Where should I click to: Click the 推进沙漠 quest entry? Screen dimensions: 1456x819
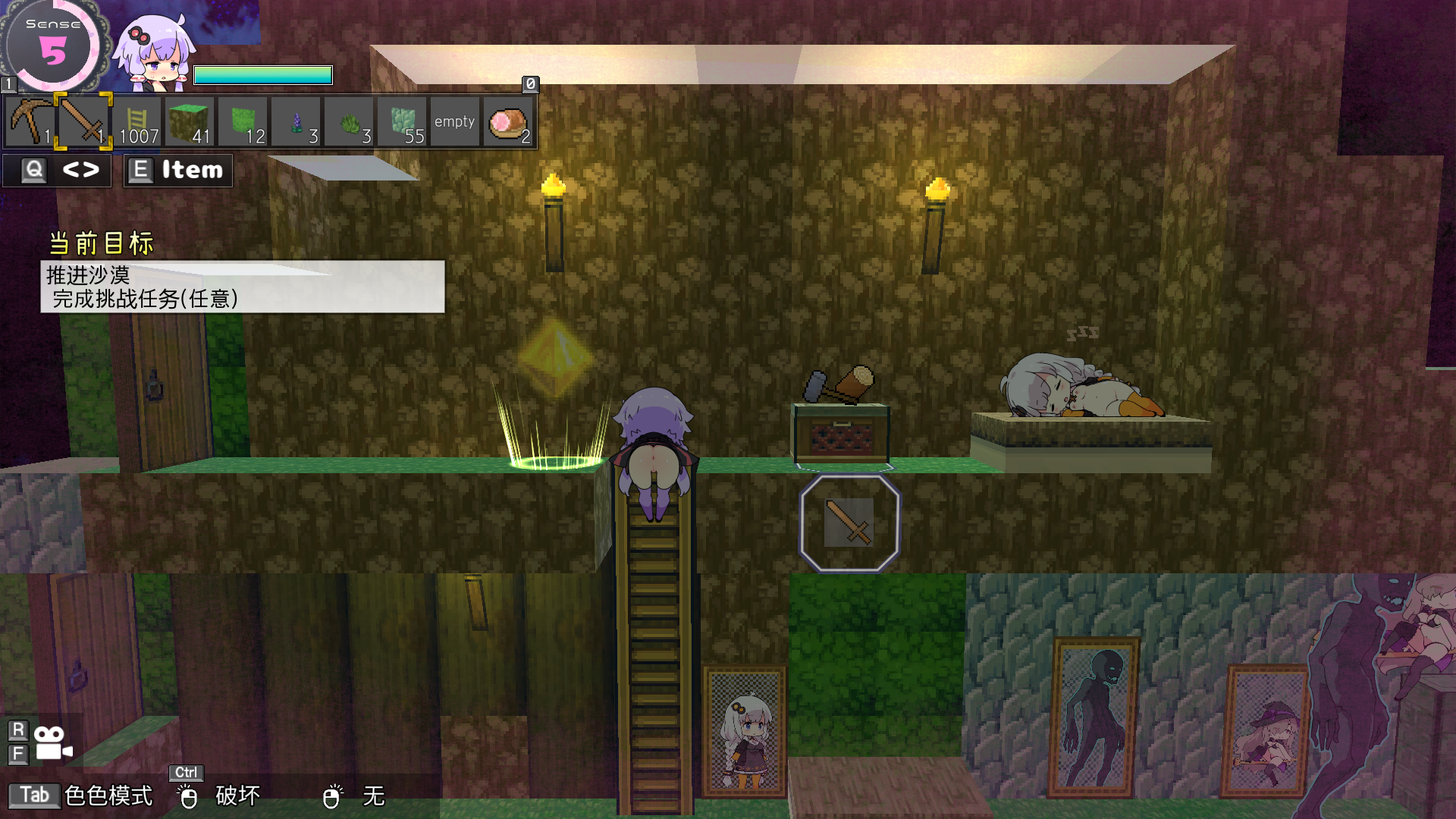pos(87,277)
